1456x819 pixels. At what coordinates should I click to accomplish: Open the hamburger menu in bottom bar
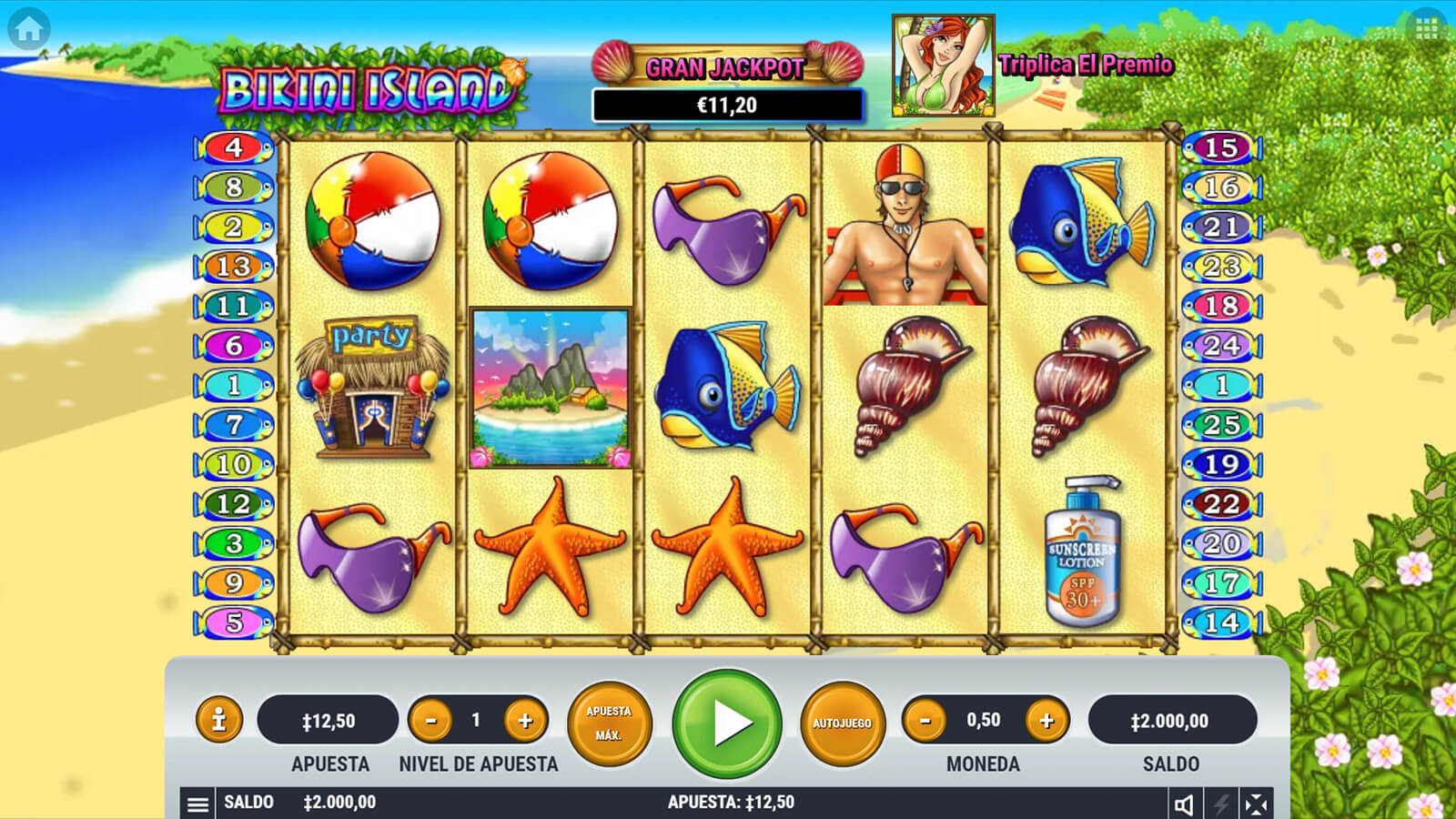197,804
